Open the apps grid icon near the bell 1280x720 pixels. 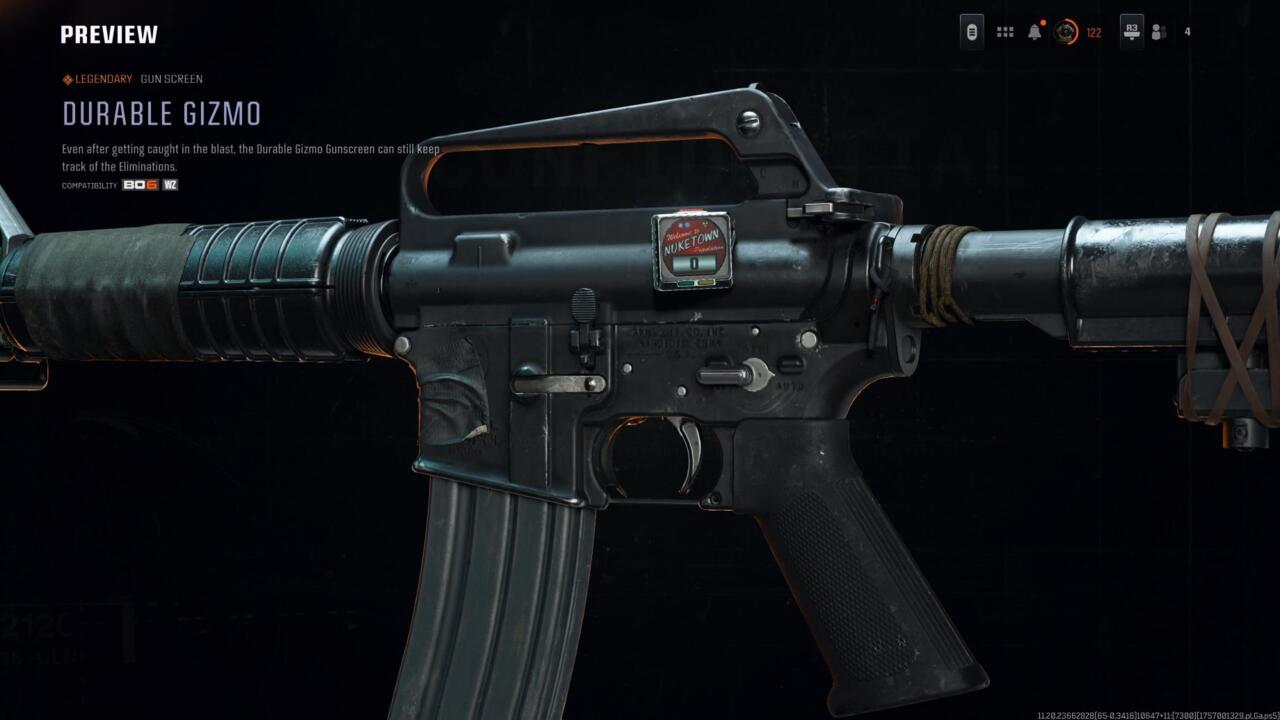tap(1003, 31)
